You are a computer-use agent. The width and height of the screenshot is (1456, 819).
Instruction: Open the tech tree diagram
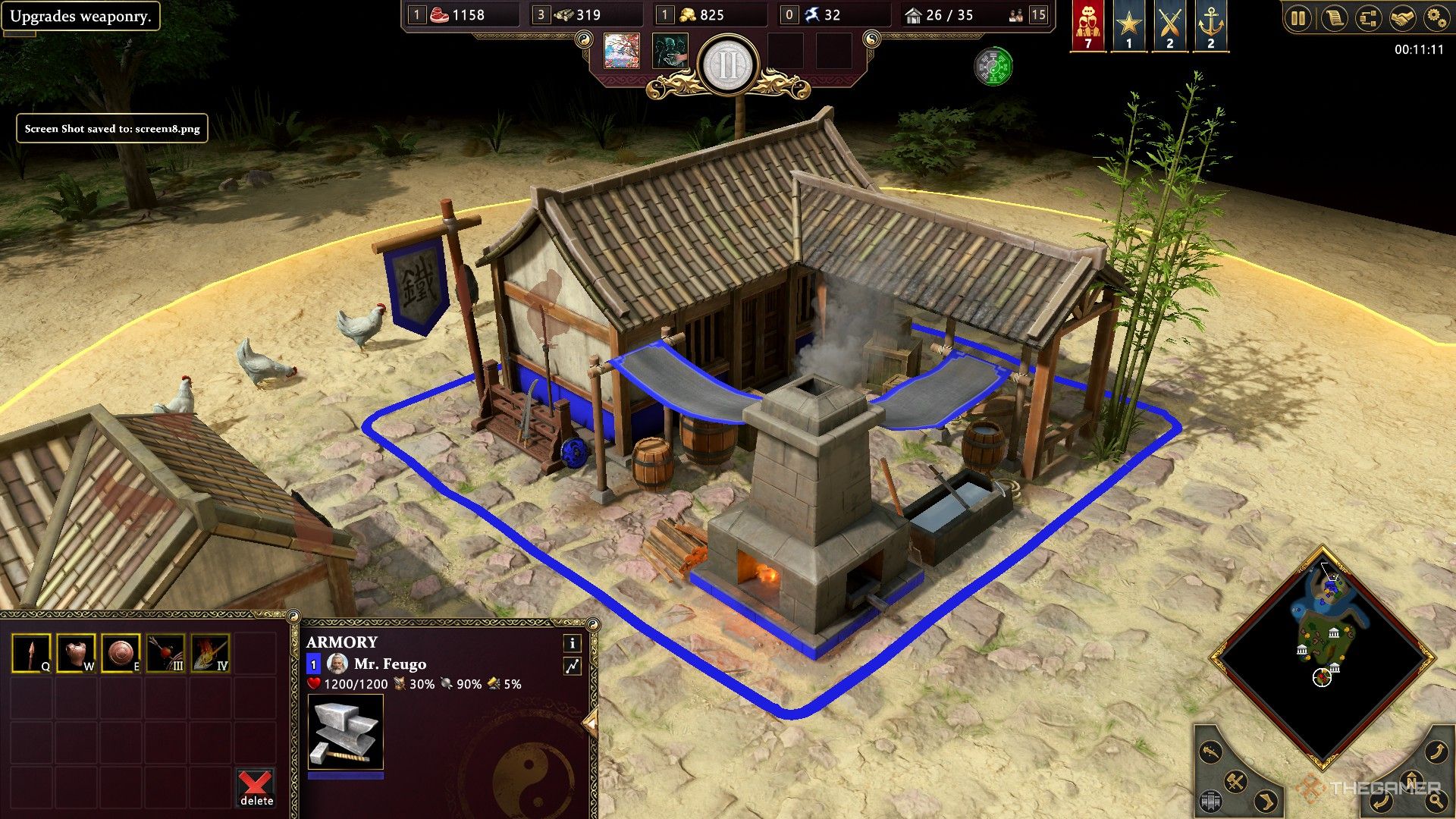(1368, 18)
